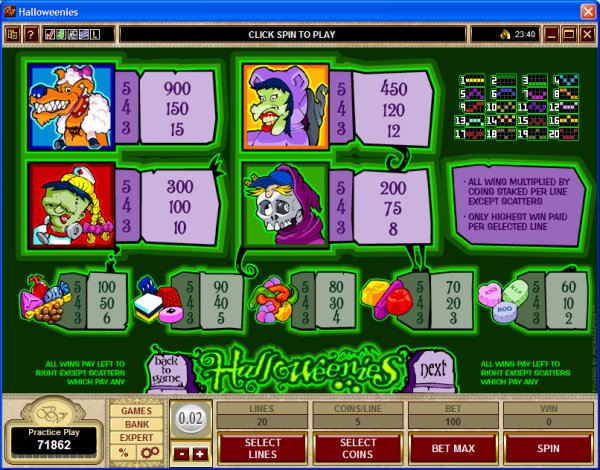Increase coin size with the plus button
600x470 pixels.
click(198, 453)
